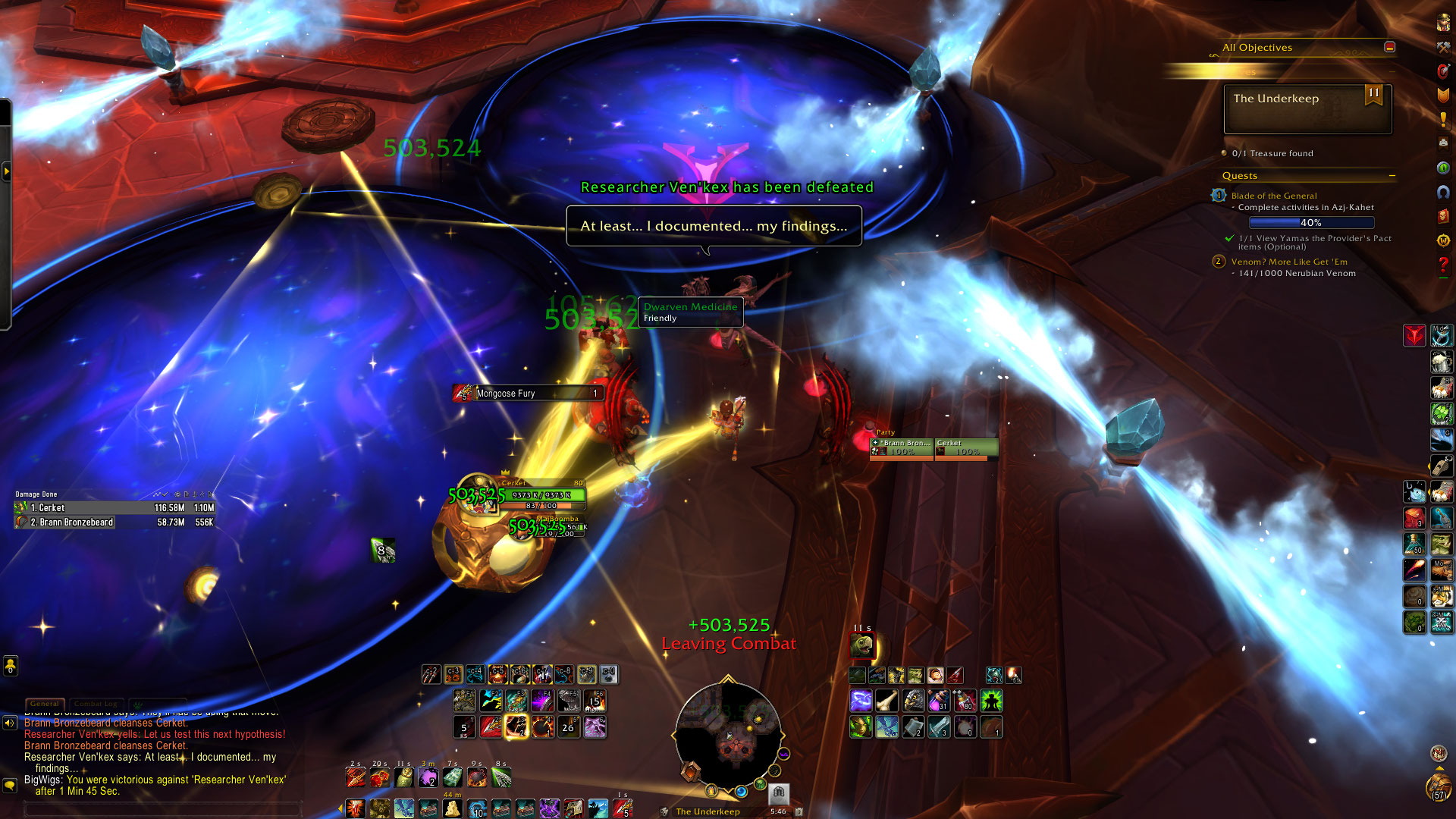Collapse the Quests section header

pos(1392,176)
